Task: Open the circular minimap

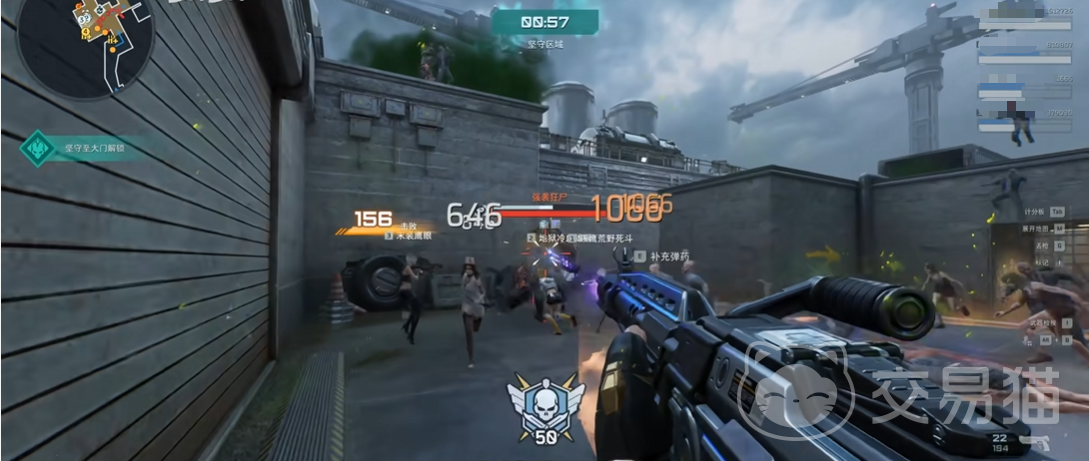Action: (84, 46)
